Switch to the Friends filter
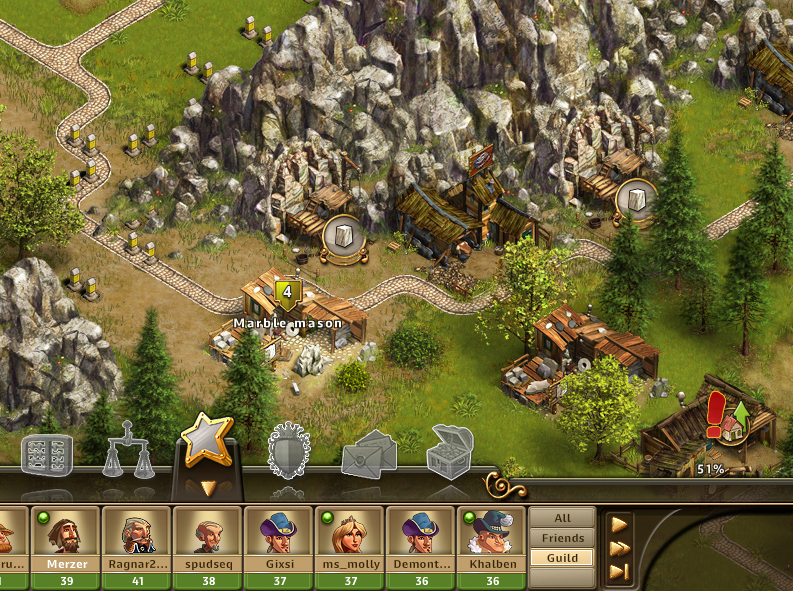The image size is (793, 591). 562,538
